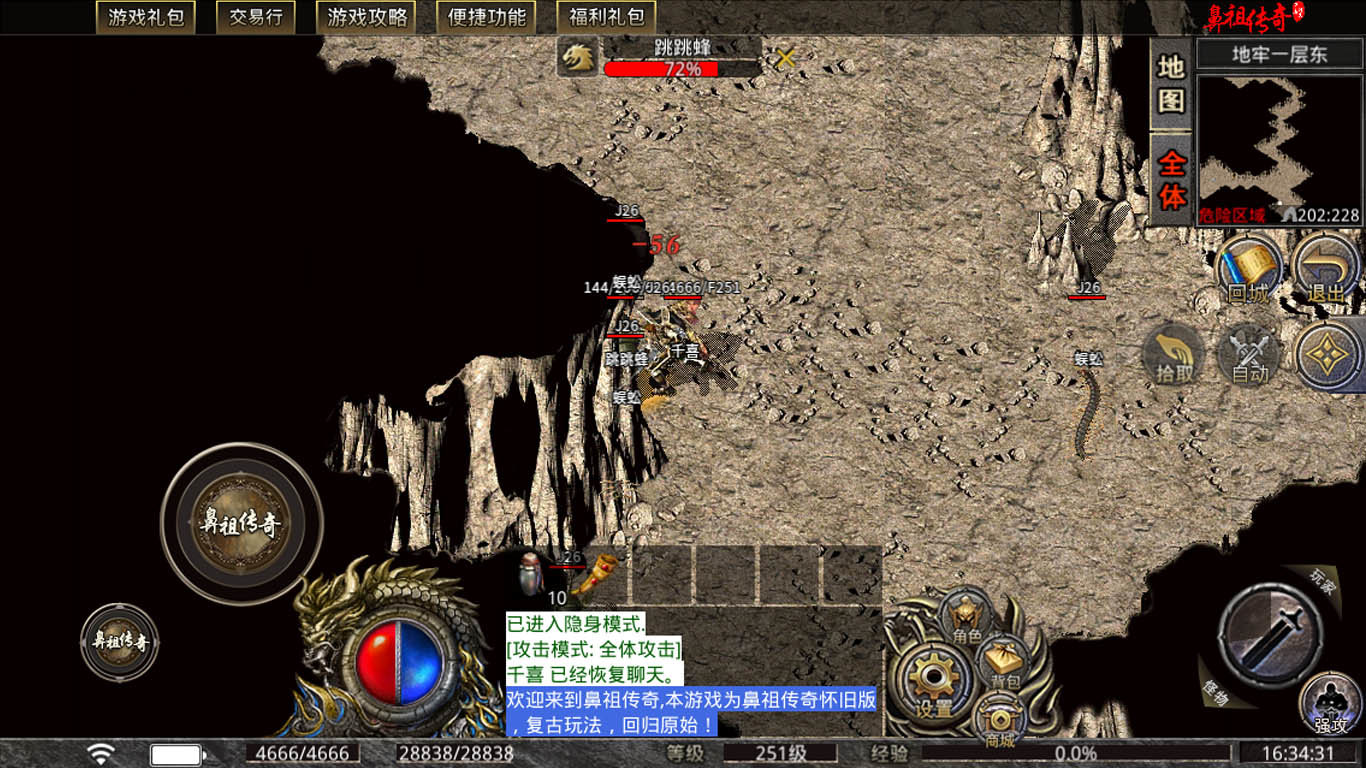
Task: Close the 跳跳蜂 target panel with the yellow X
Action: click(786, 58)
